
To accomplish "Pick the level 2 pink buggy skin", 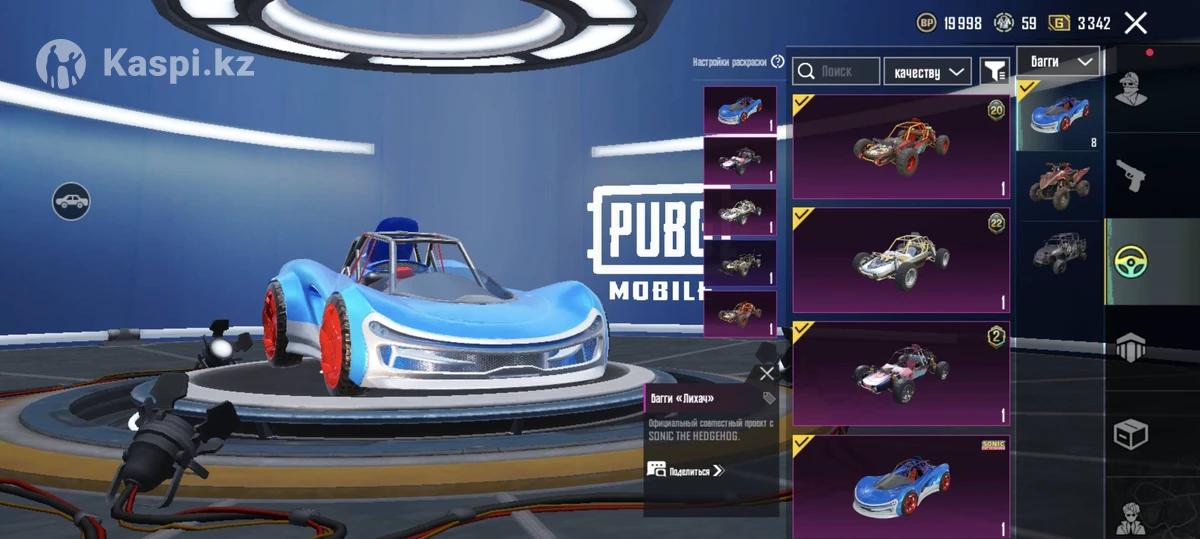I will click(x=900, y=373).
